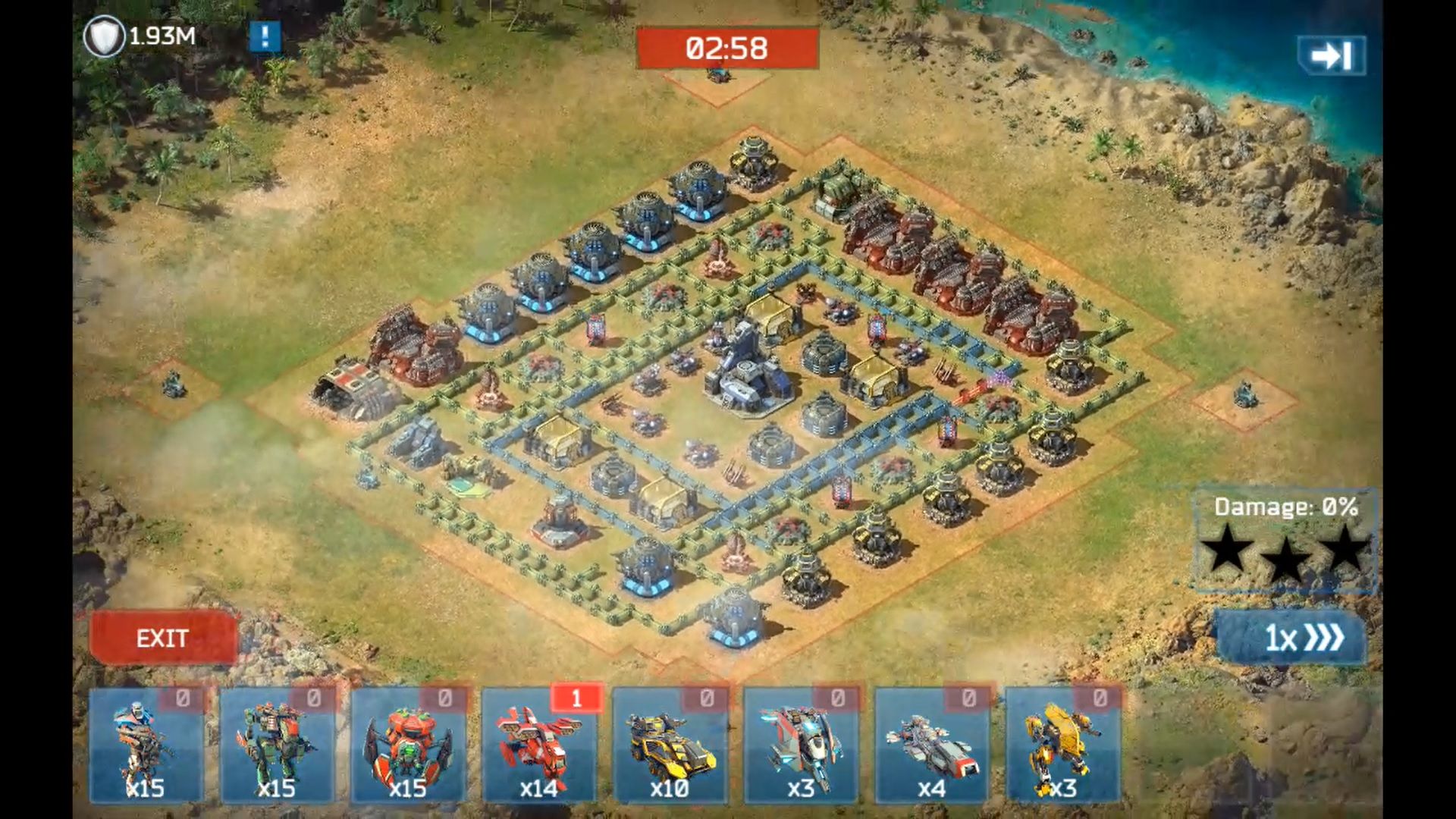The width and height of the screenshot is (1456, 819).
Task: Skip to the next base with the arrow button
Action: [1332, 56]
